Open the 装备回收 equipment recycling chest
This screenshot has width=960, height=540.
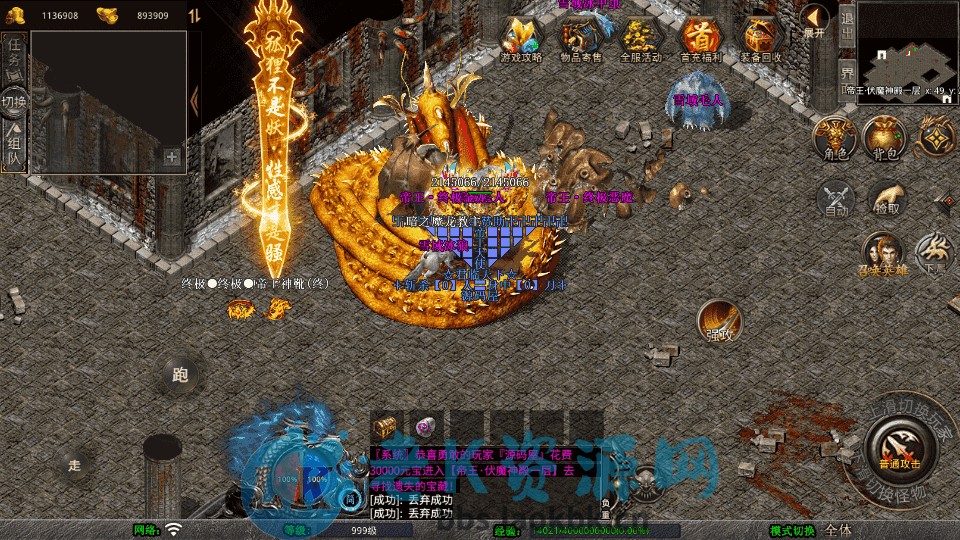pyautogui.click(x=762, y=37)
